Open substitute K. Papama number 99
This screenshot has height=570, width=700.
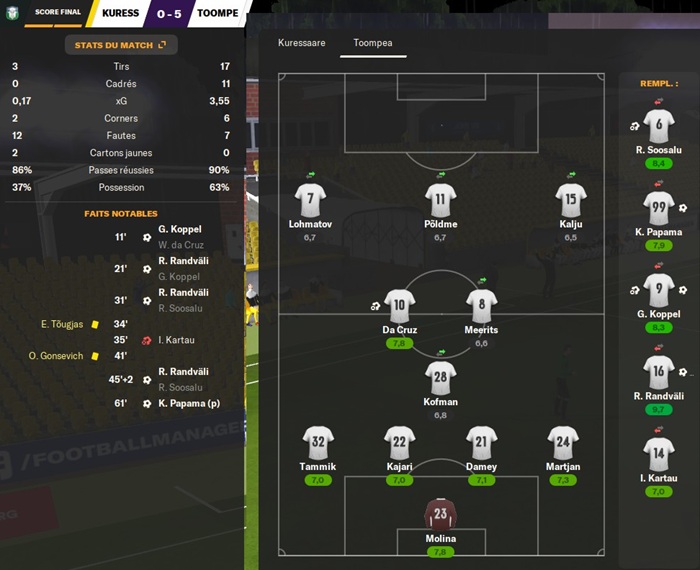[658, 208]
